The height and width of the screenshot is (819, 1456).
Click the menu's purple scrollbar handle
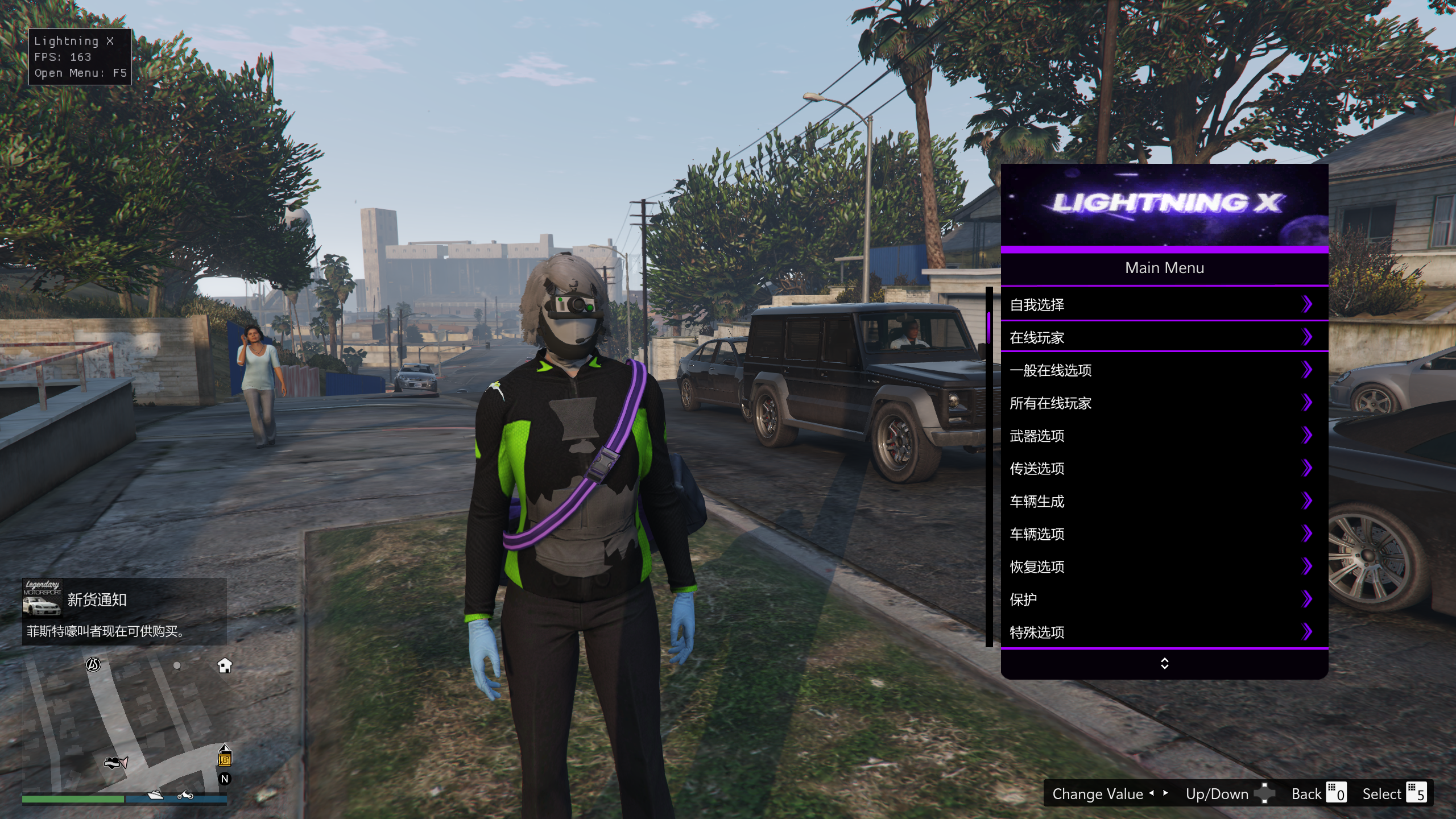coord(989,326)
